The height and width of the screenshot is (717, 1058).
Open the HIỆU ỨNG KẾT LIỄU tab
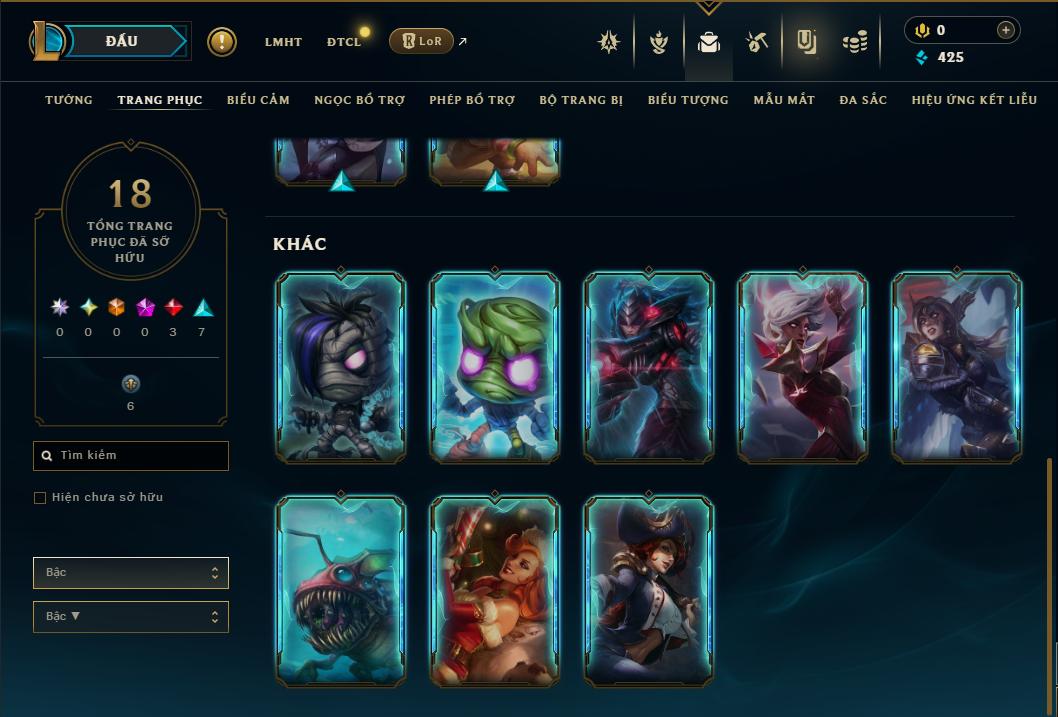(974, 100)
